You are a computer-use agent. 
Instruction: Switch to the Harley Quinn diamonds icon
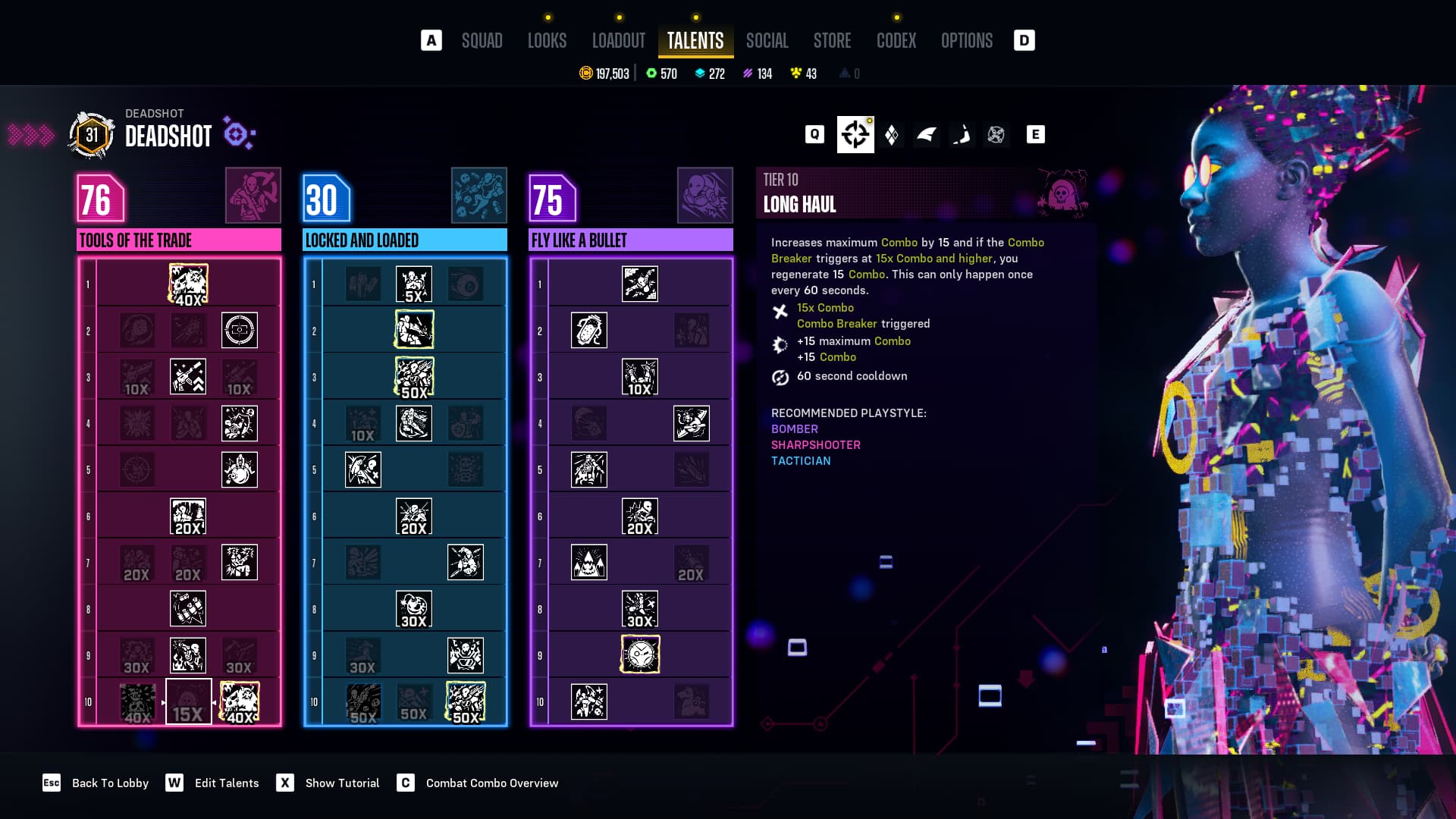[x=892, y=135]
